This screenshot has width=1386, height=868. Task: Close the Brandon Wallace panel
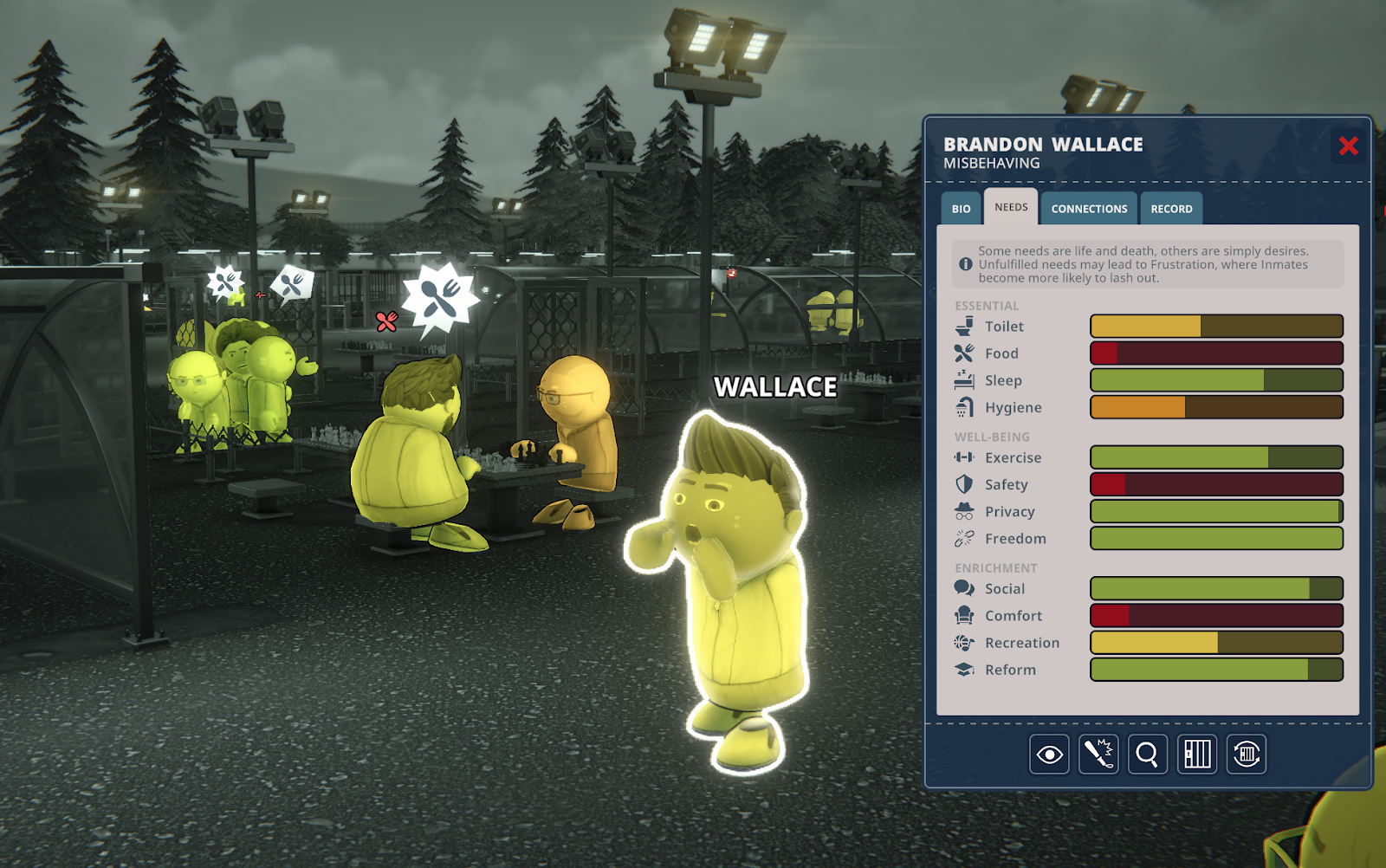point(1348,146)
